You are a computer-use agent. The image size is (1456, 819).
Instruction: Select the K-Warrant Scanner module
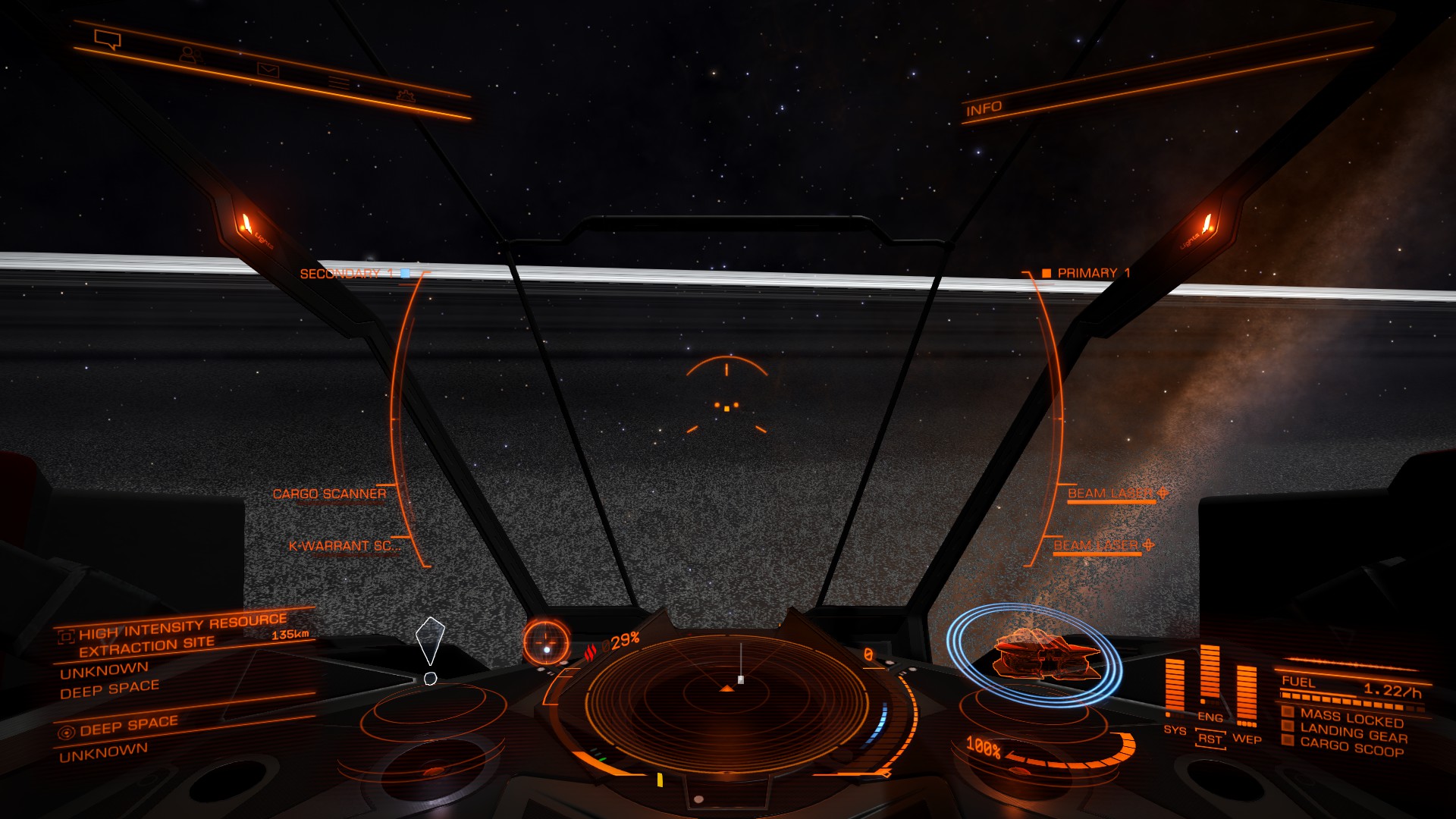click(x=344, y=546)
